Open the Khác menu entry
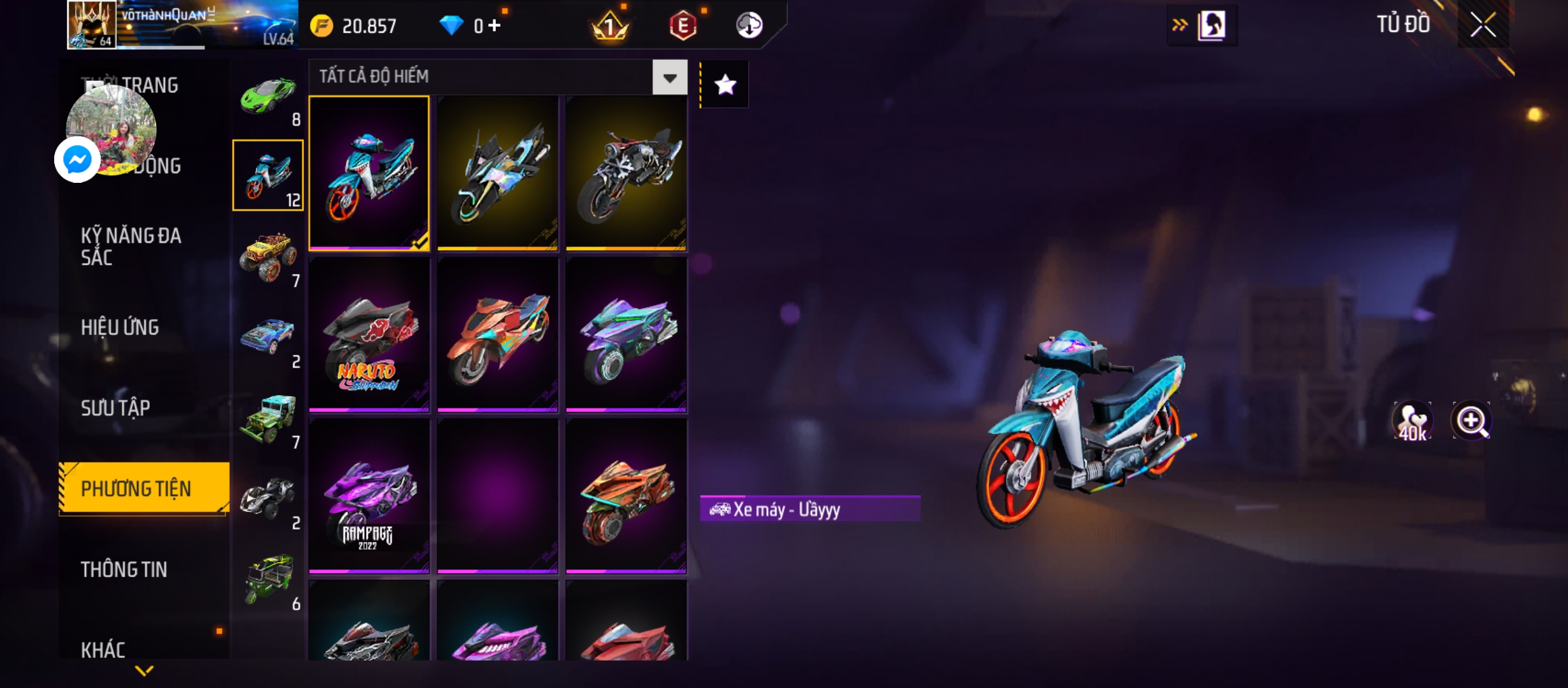Viewport: 1568px width, 688px height. [x=103, y=650]
